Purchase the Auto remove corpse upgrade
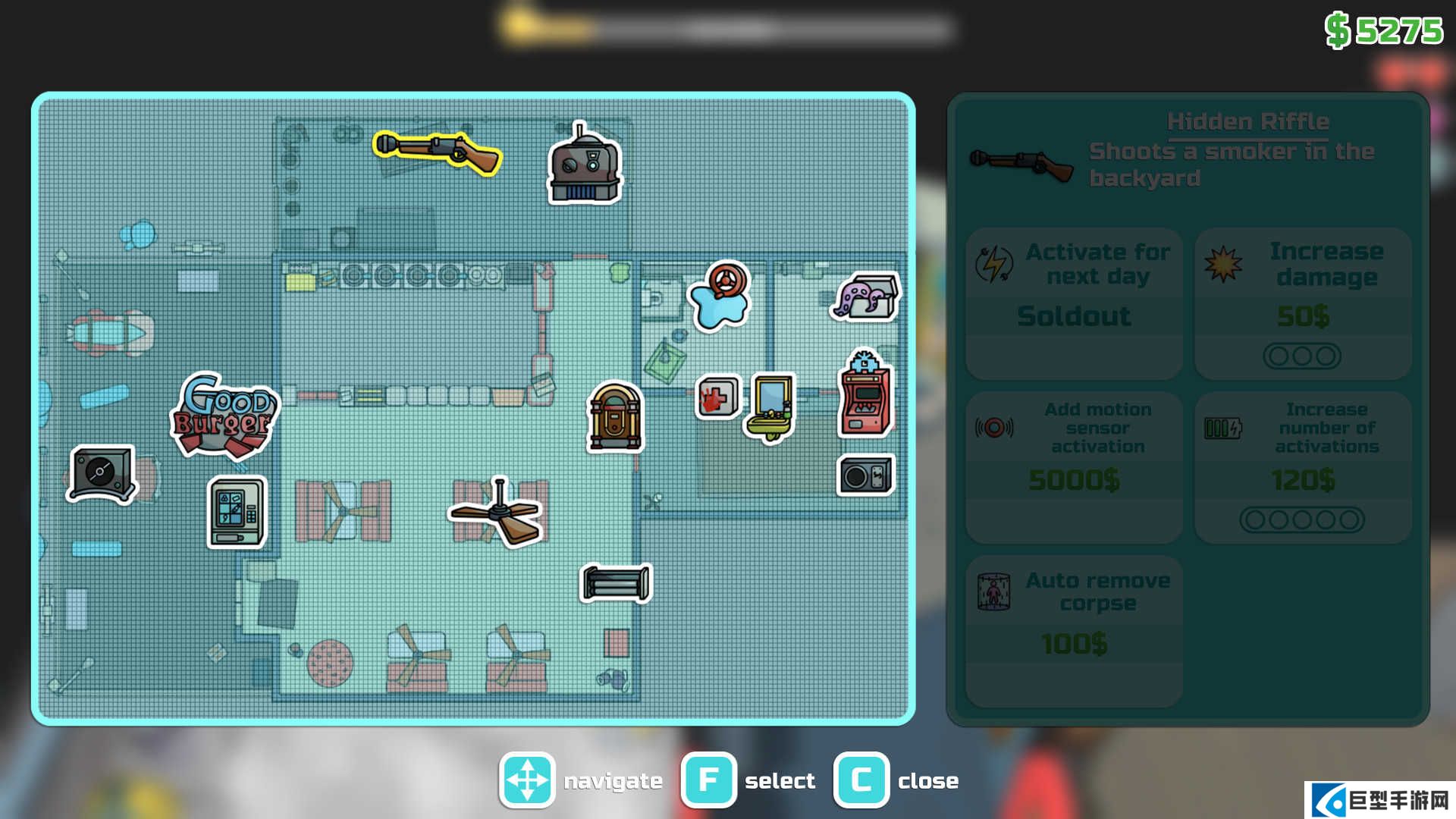This screenshot has width=1456, height=819. point(1074,630)
